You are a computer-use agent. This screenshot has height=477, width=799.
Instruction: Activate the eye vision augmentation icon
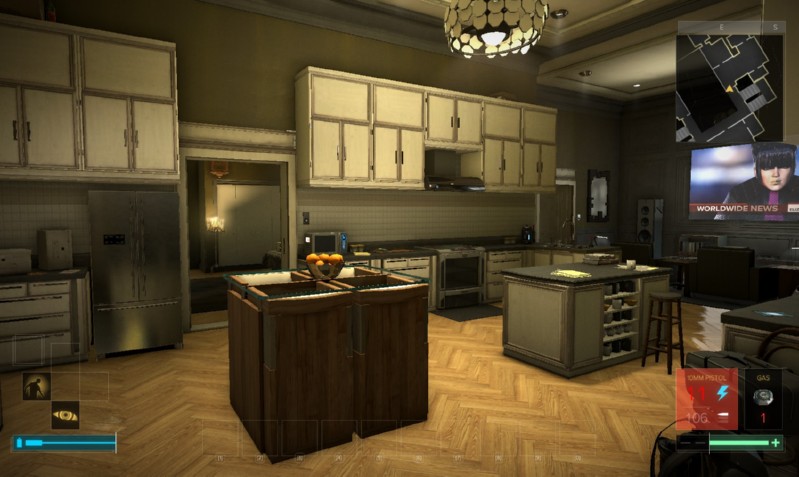pos(65,415)
